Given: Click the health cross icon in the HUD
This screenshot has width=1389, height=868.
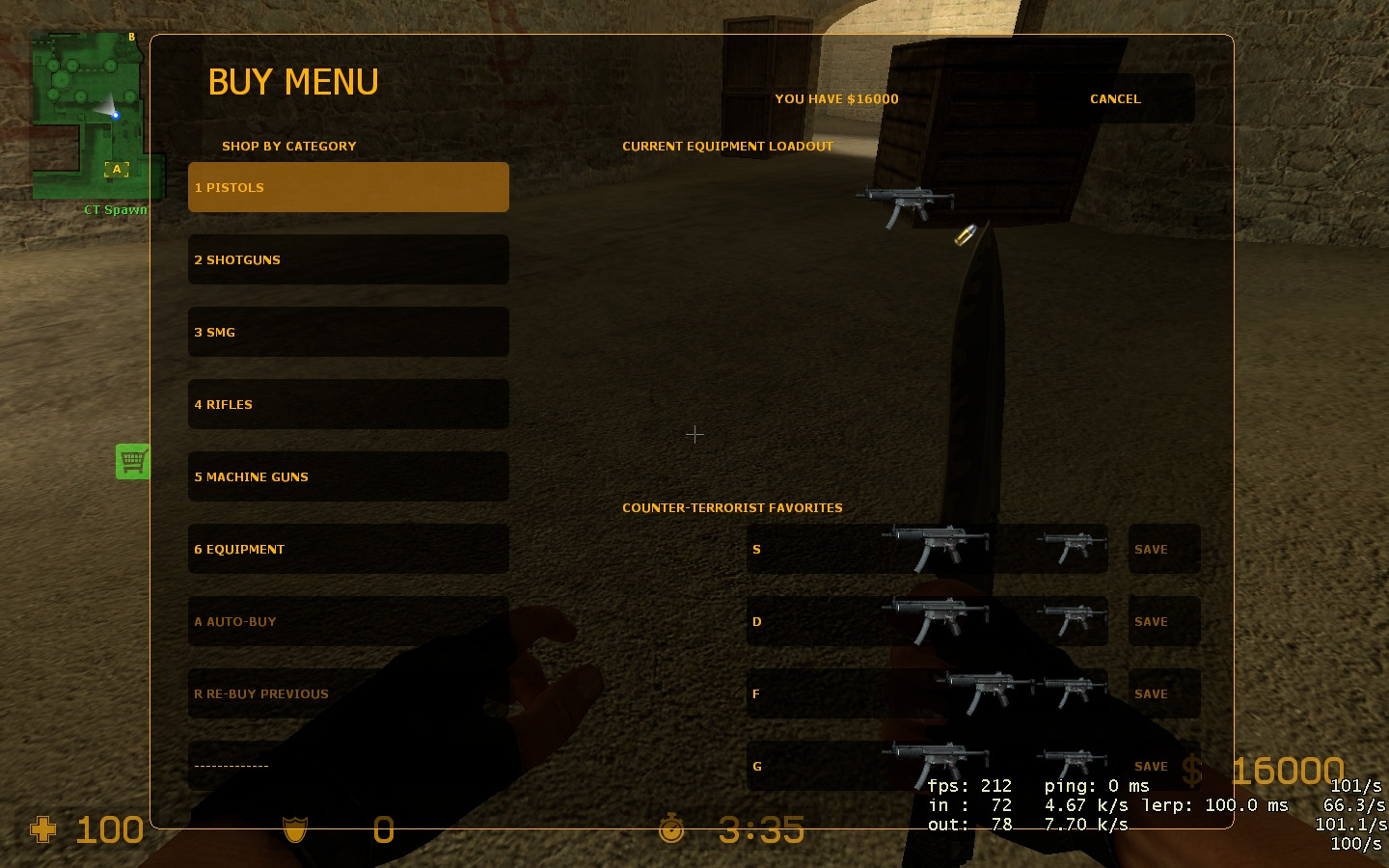Looking at the screenshot, I should [x=42, y=829].
